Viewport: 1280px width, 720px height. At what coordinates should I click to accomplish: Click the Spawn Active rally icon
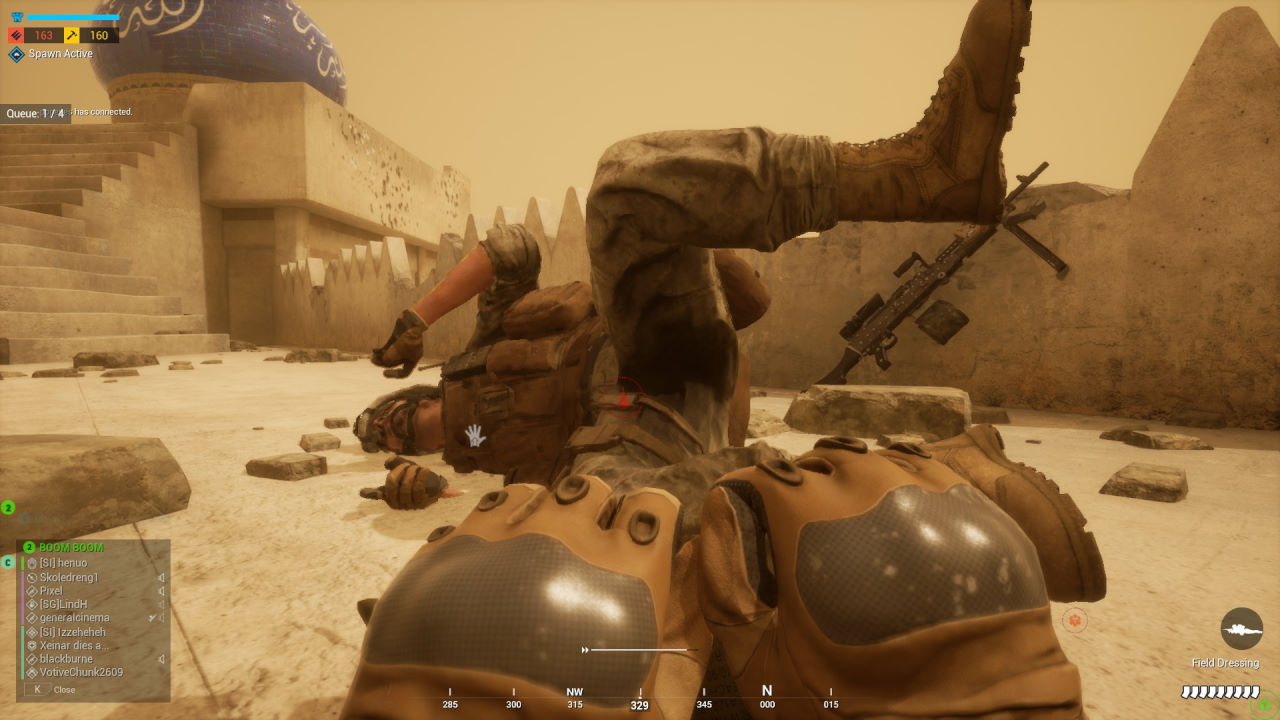17,54
